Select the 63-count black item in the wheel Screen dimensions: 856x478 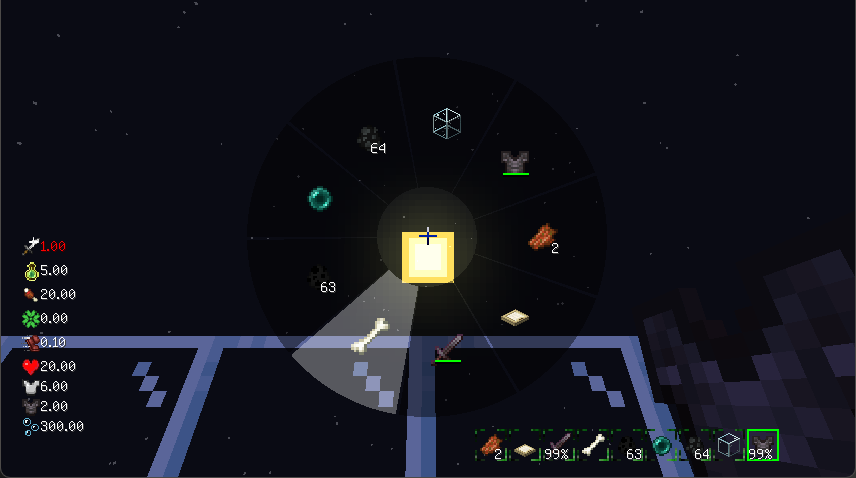point(320,276)
